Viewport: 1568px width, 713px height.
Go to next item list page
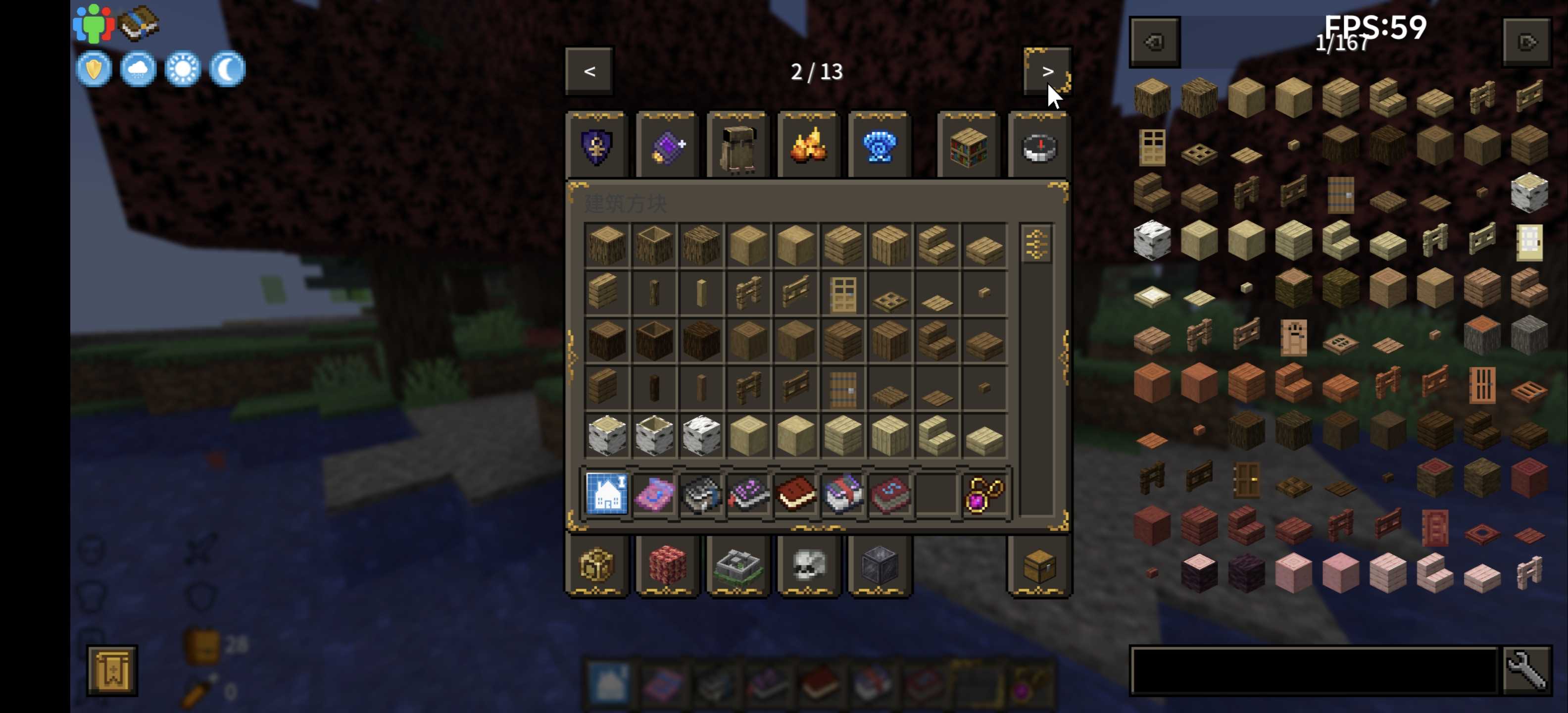click(1526, 42)
